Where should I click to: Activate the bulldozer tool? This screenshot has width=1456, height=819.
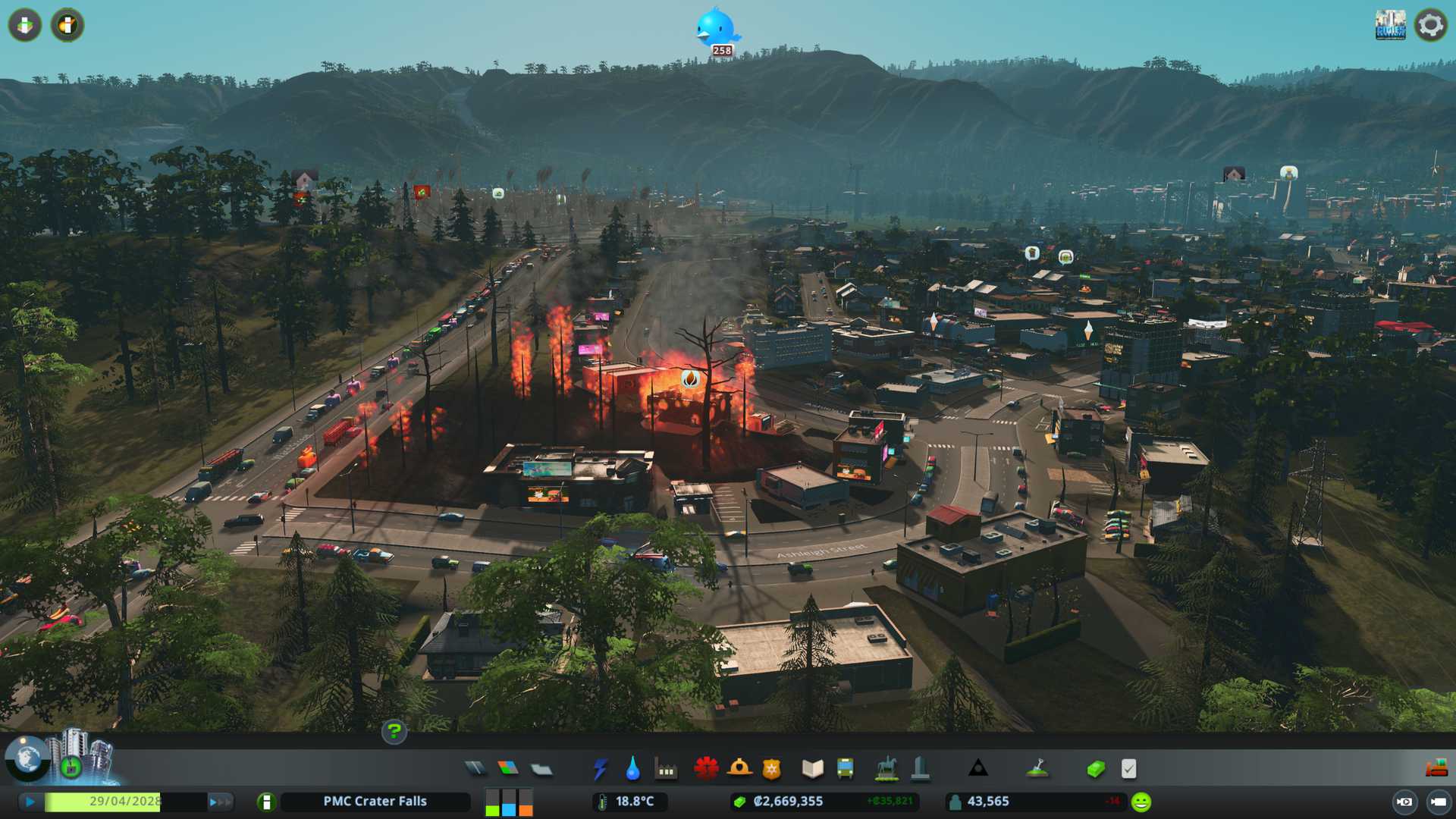[x=1436, y=768]
